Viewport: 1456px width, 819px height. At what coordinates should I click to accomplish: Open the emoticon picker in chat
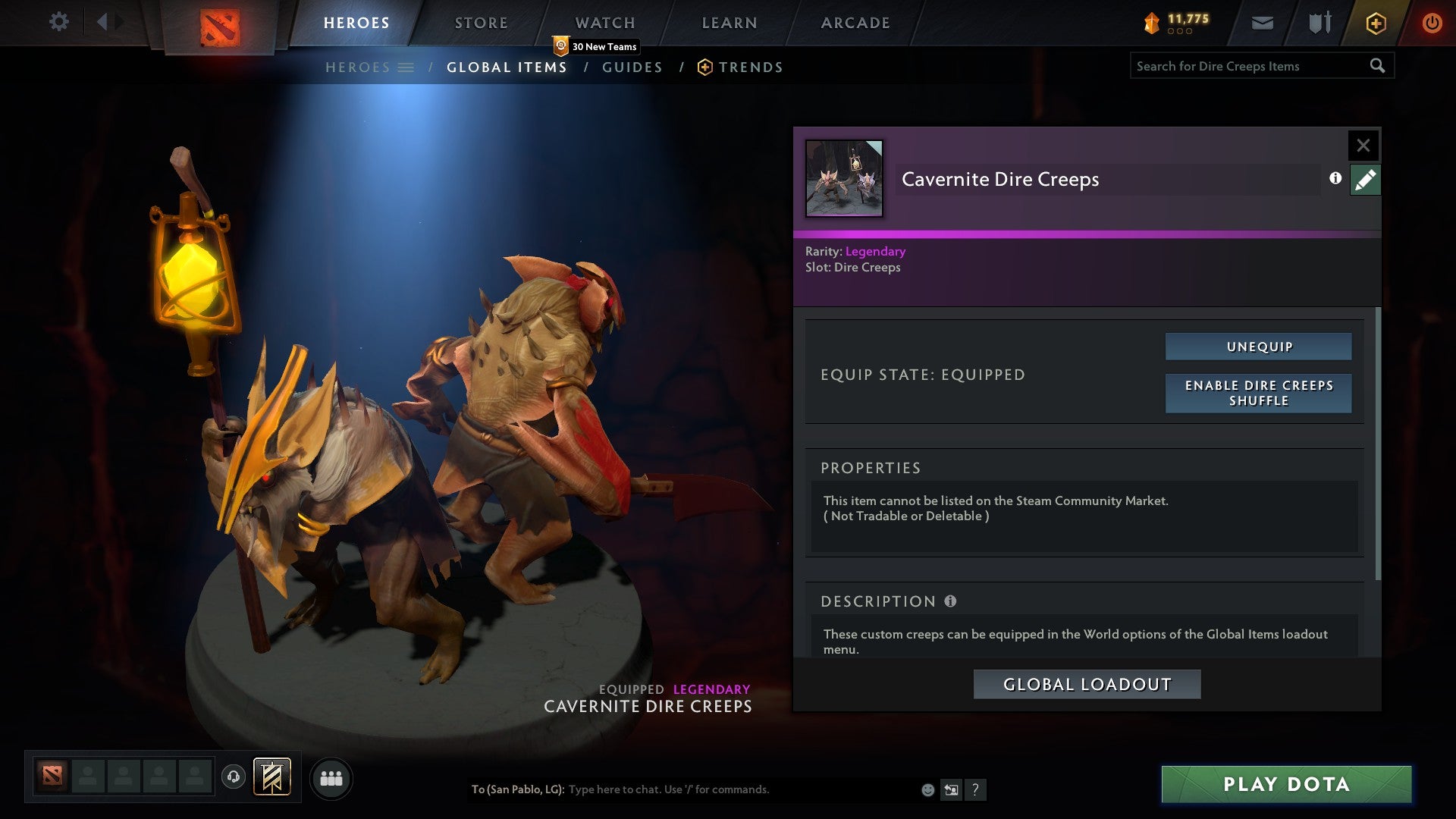click(x=927, y=789)
